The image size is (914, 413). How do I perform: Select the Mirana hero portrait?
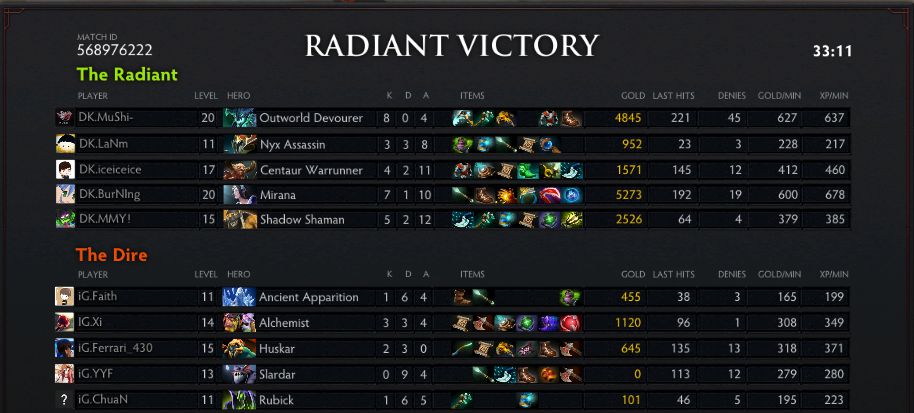tap(239, 194)
